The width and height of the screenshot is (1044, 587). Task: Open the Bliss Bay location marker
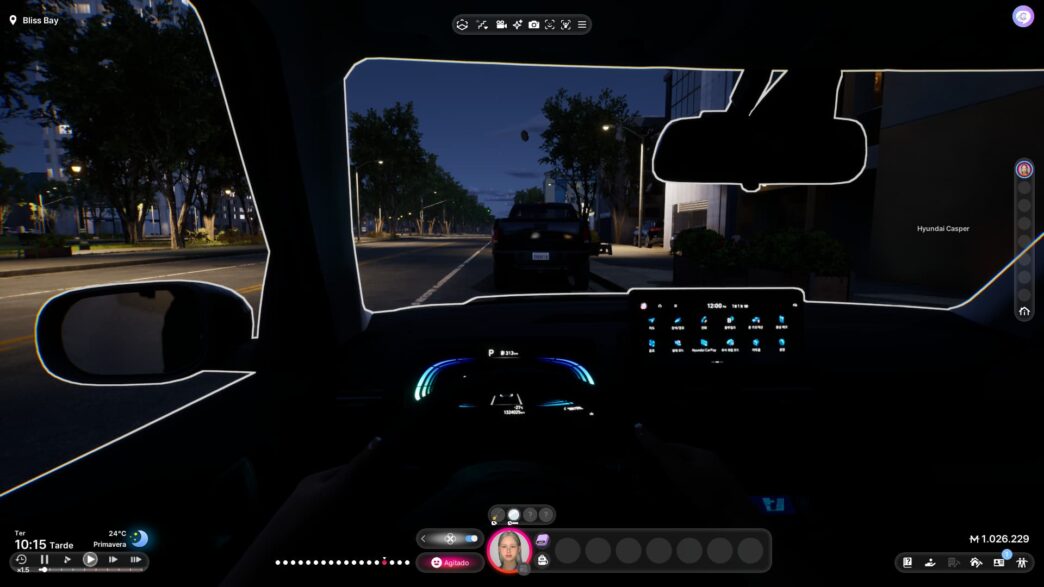14,20
